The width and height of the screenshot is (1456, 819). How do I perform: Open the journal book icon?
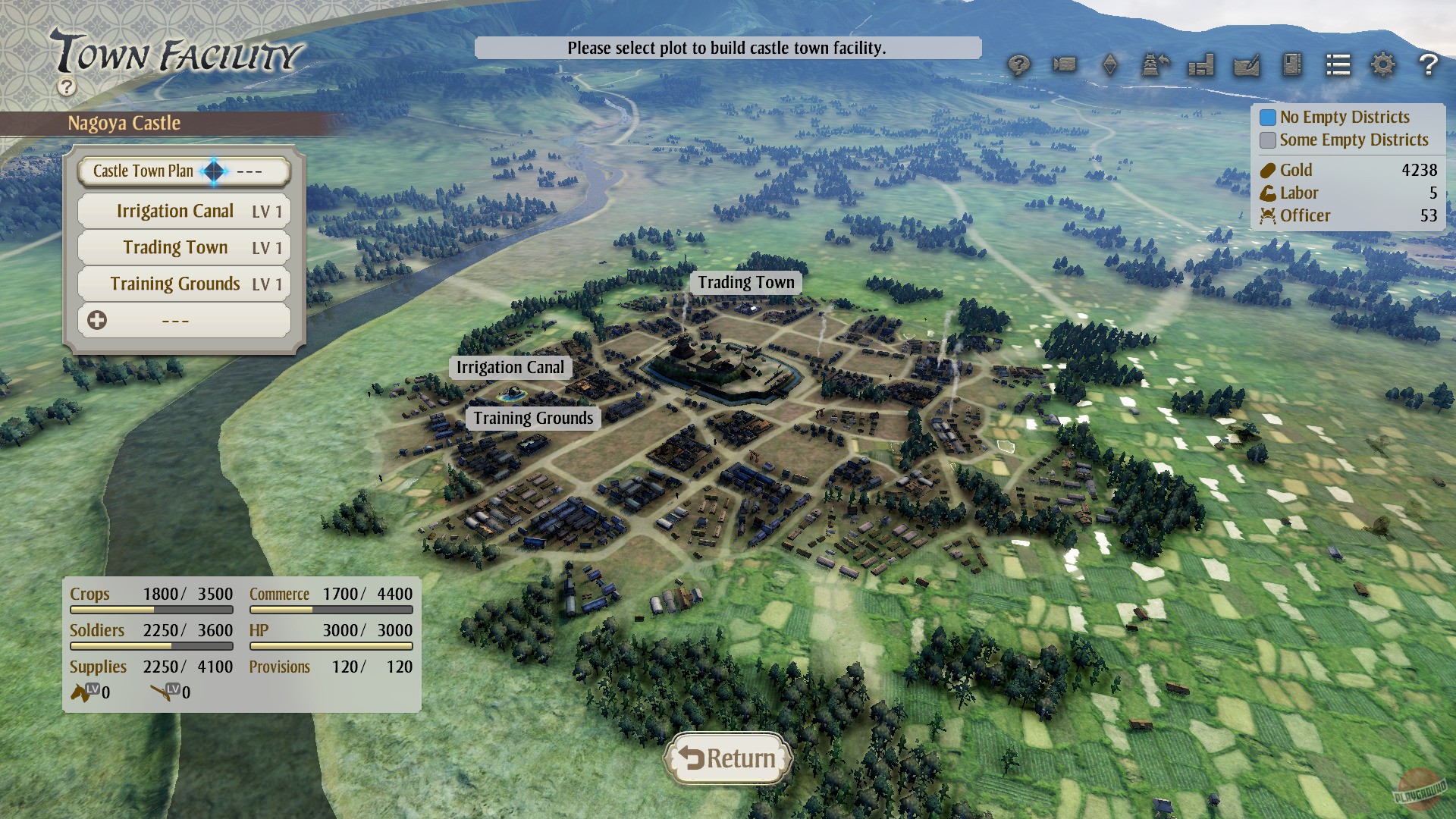tap(1291, 65)
